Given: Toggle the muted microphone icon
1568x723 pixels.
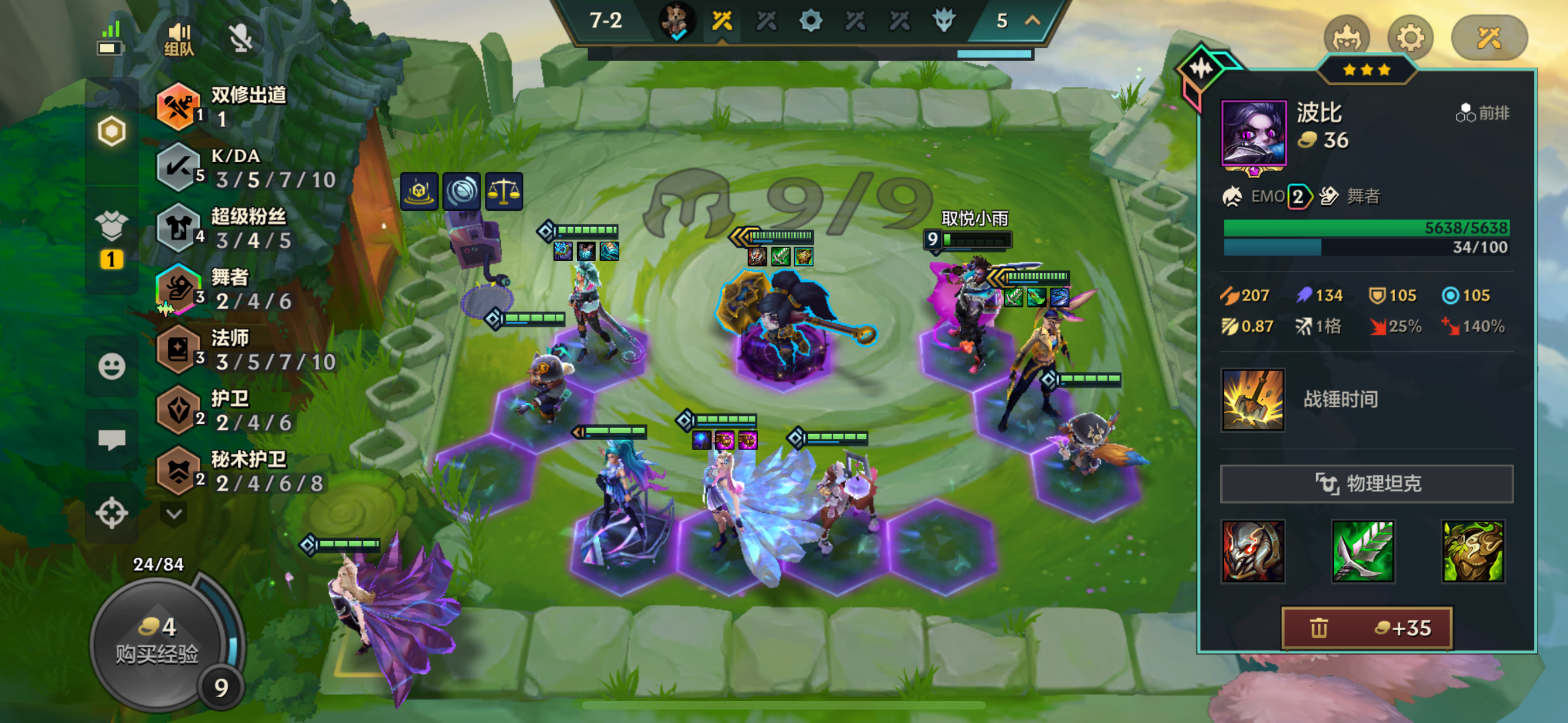Looking at the screenshot, I should click(x=241, y=39).
